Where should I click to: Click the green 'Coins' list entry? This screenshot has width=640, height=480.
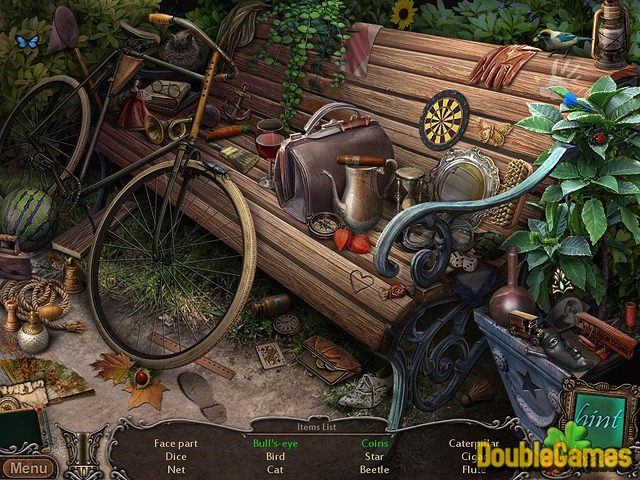point(375,443)
